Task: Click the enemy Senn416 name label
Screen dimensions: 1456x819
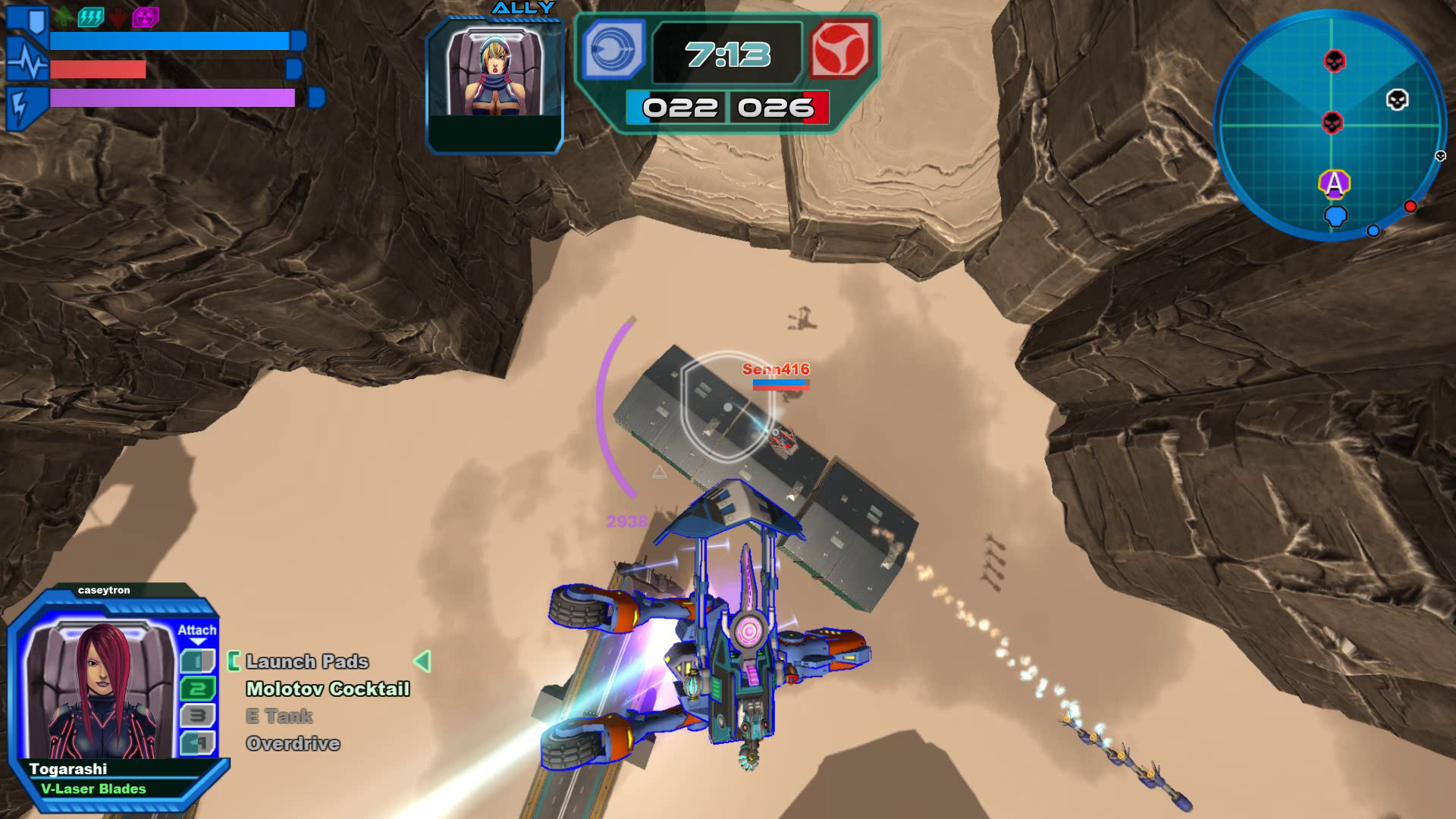Action: tap(776, 369)
